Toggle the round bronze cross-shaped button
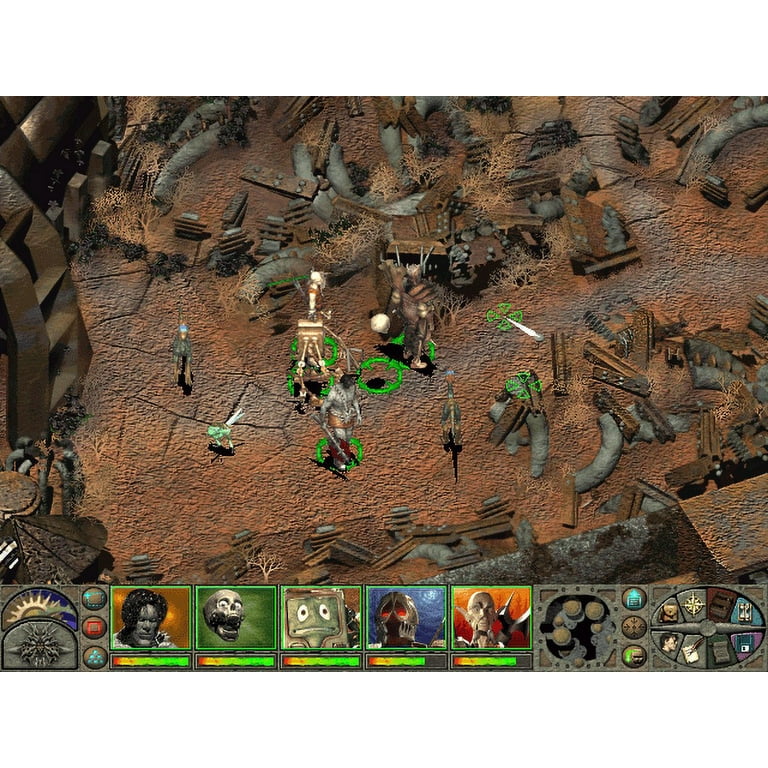This screenshot has width=768, height=768. coord(634,628)
